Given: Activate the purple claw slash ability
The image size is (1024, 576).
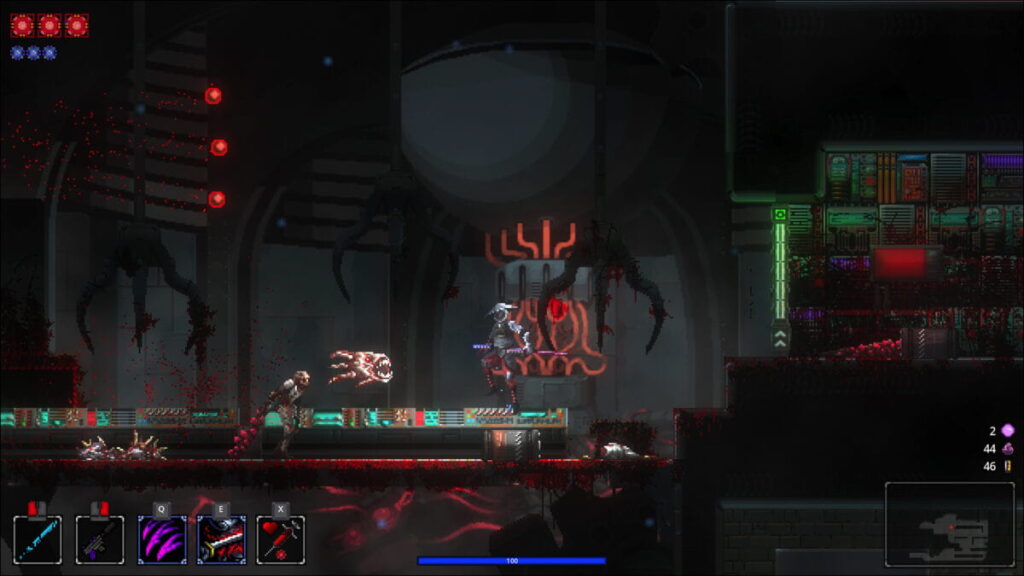Looking at the screenshot, I should click(x=161, y=540).
